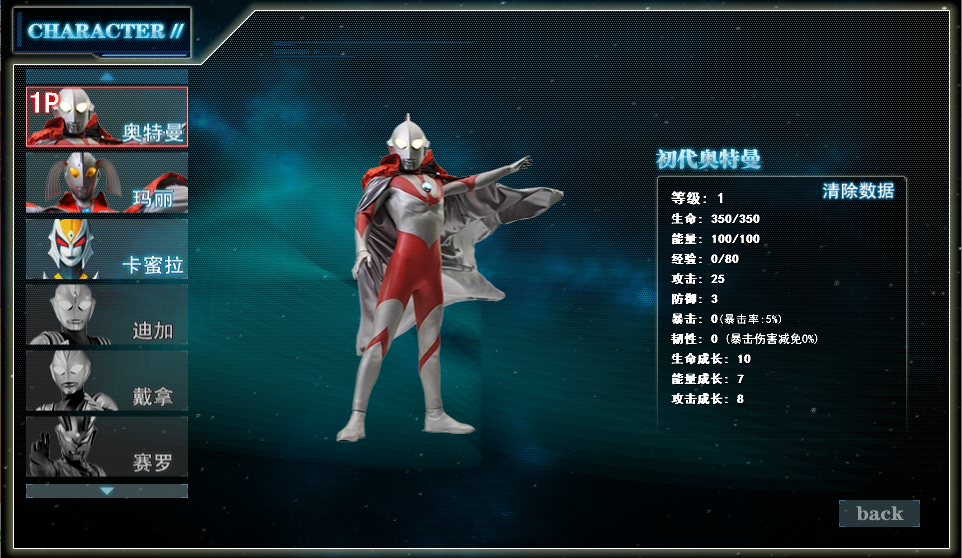Pick the 卡蜜拉 character tile
This screenshot has height=558, width=962.
click(x=107, y=249)
